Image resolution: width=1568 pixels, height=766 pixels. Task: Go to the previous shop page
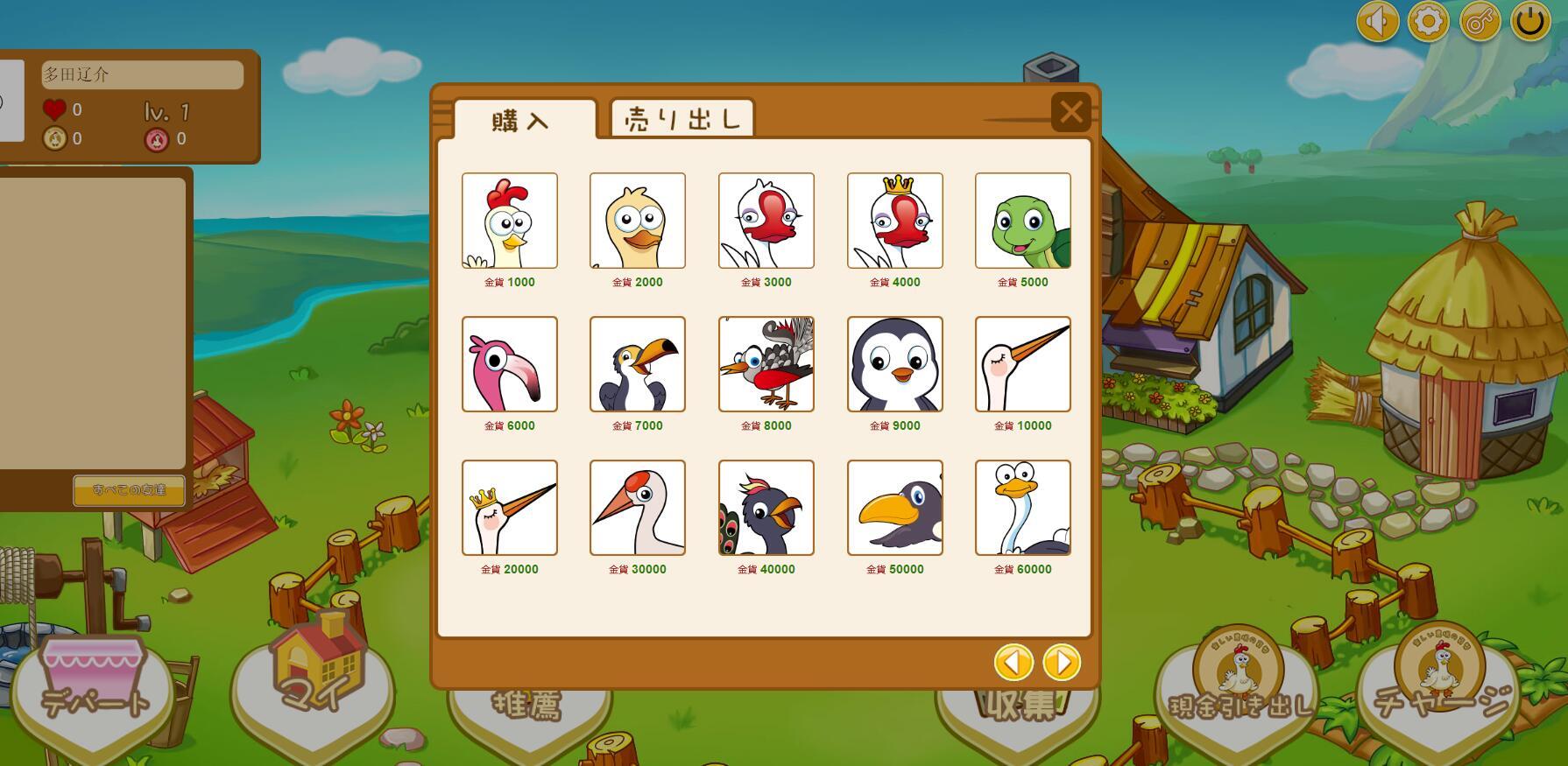(x=1014, y=663)
